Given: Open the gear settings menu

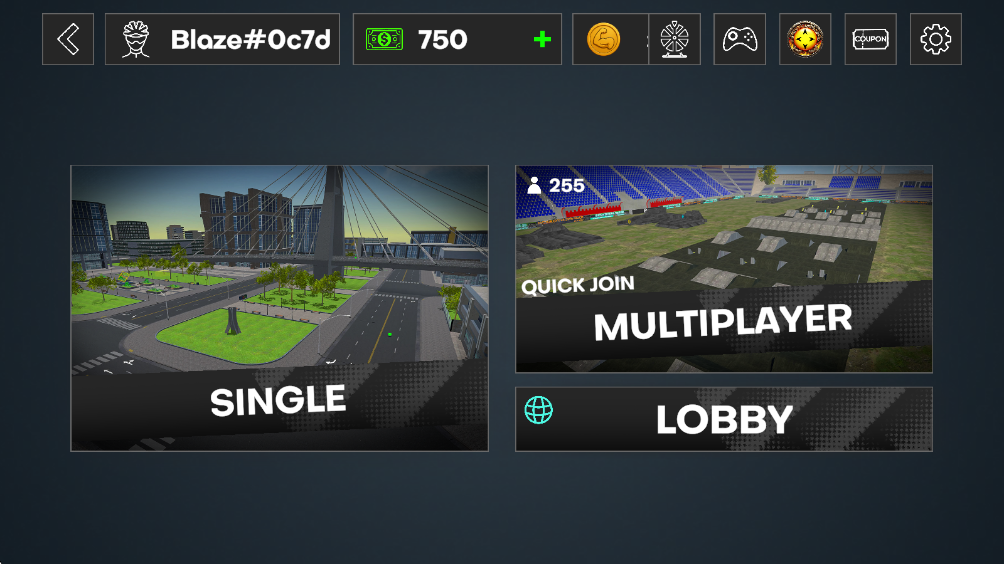Looking at the screenshot, I should tap(936, 39).
